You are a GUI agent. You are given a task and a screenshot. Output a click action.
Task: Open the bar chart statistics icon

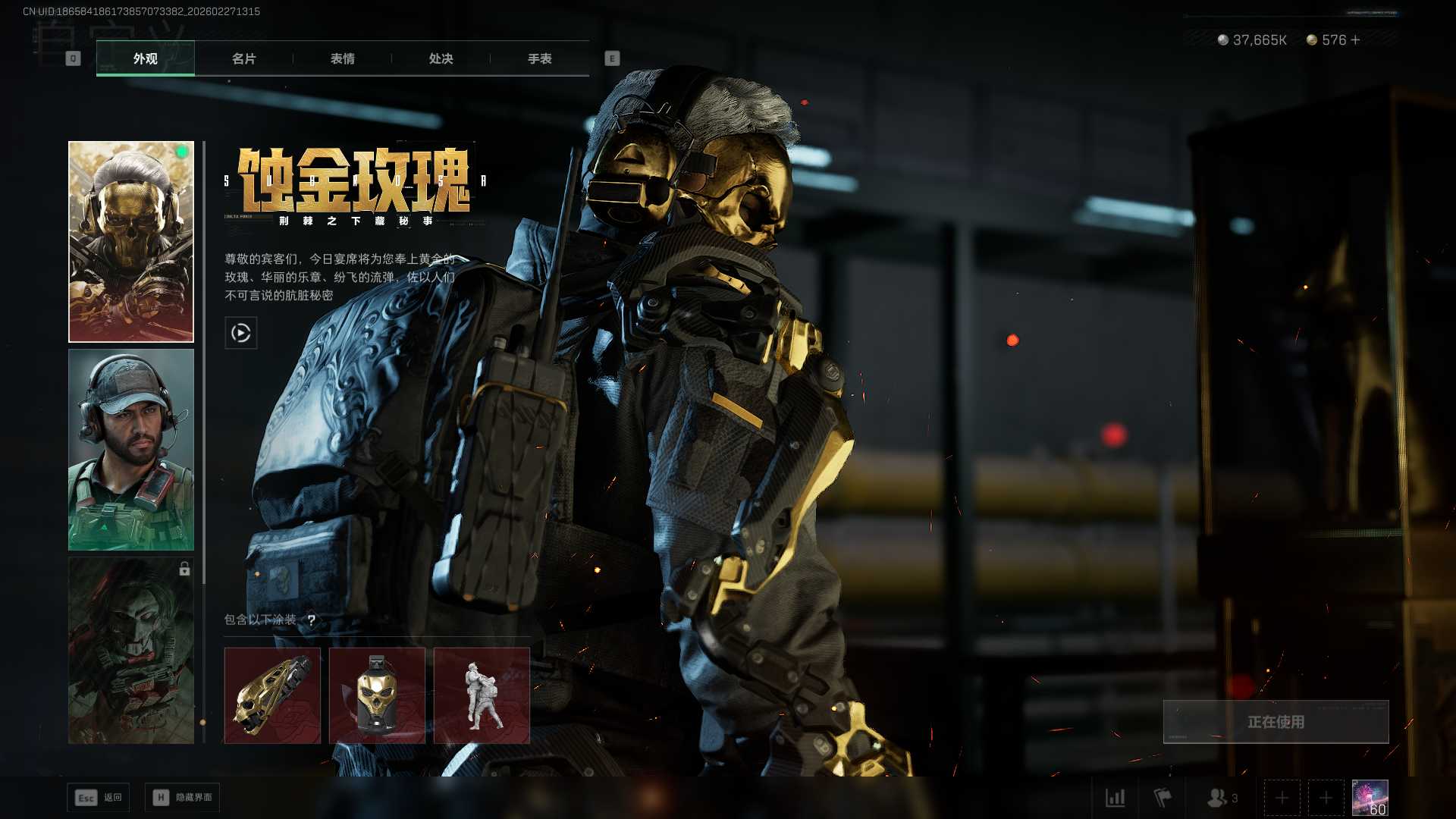click(x=1115, y=798)
